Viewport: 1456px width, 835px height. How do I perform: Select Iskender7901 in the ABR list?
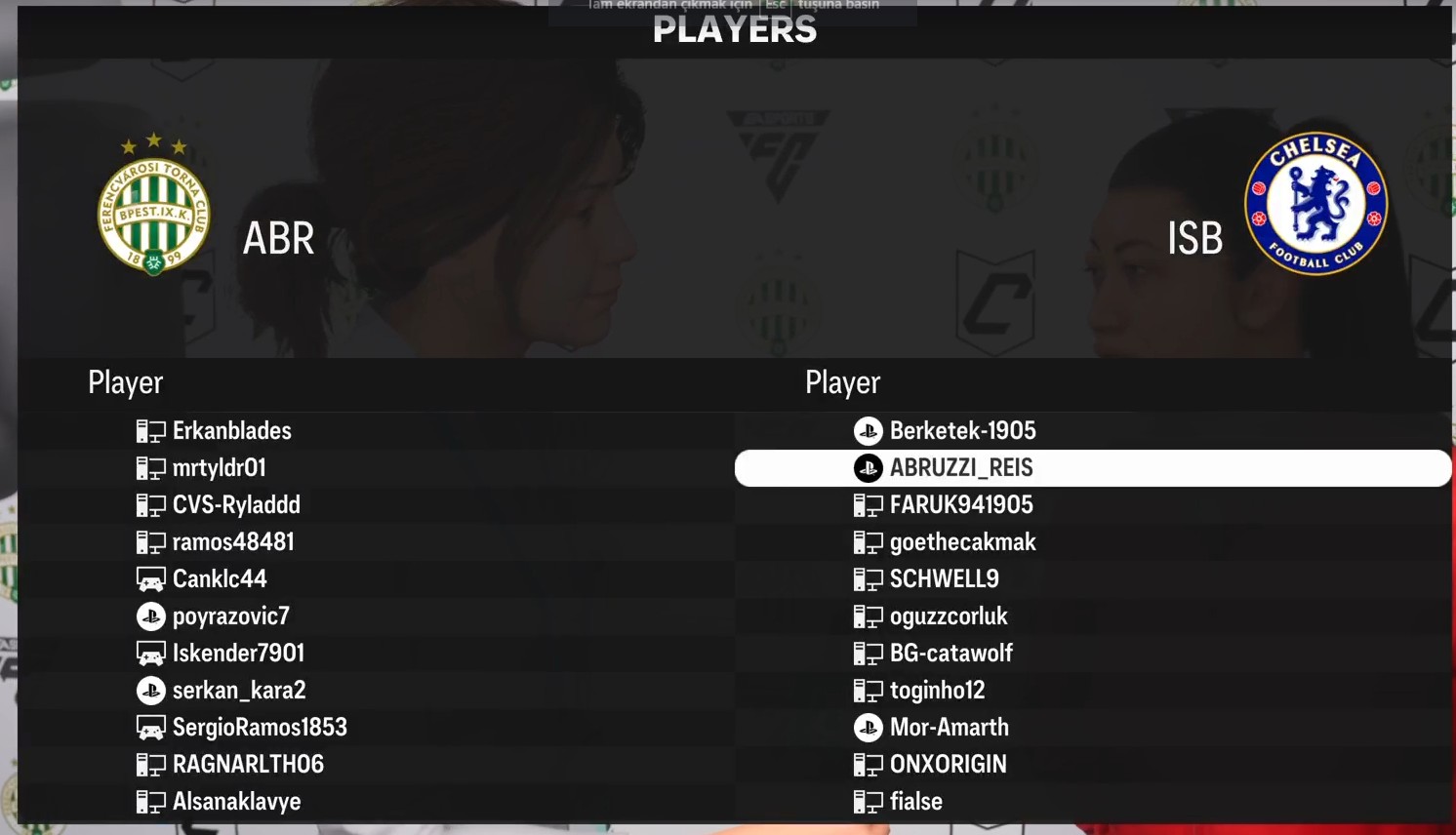[238, 654]
